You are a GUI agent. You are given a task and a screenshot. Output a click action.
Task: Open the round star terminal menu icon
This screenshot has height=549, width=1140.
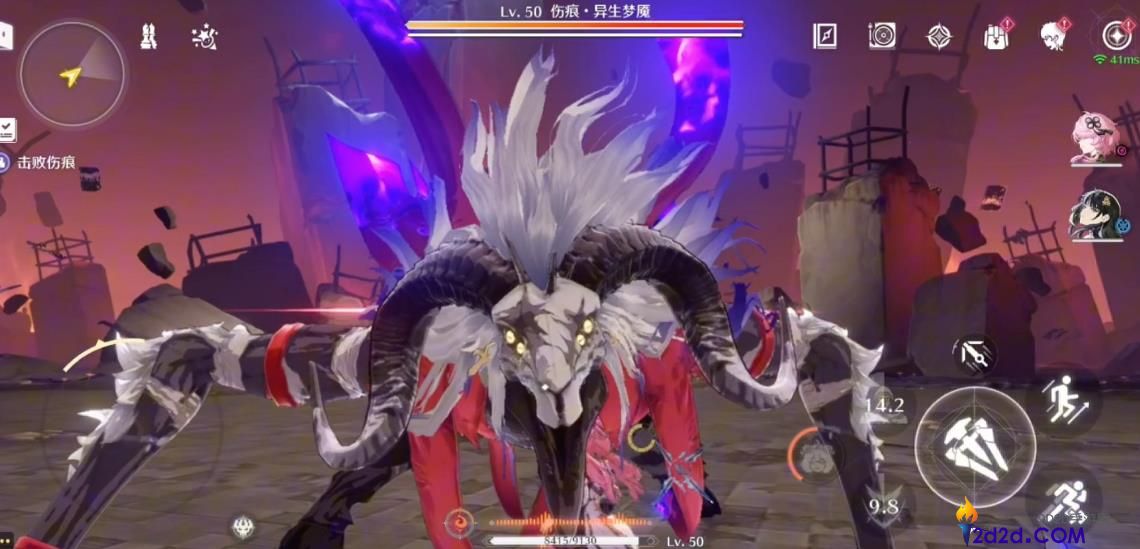pos(1115,36)
